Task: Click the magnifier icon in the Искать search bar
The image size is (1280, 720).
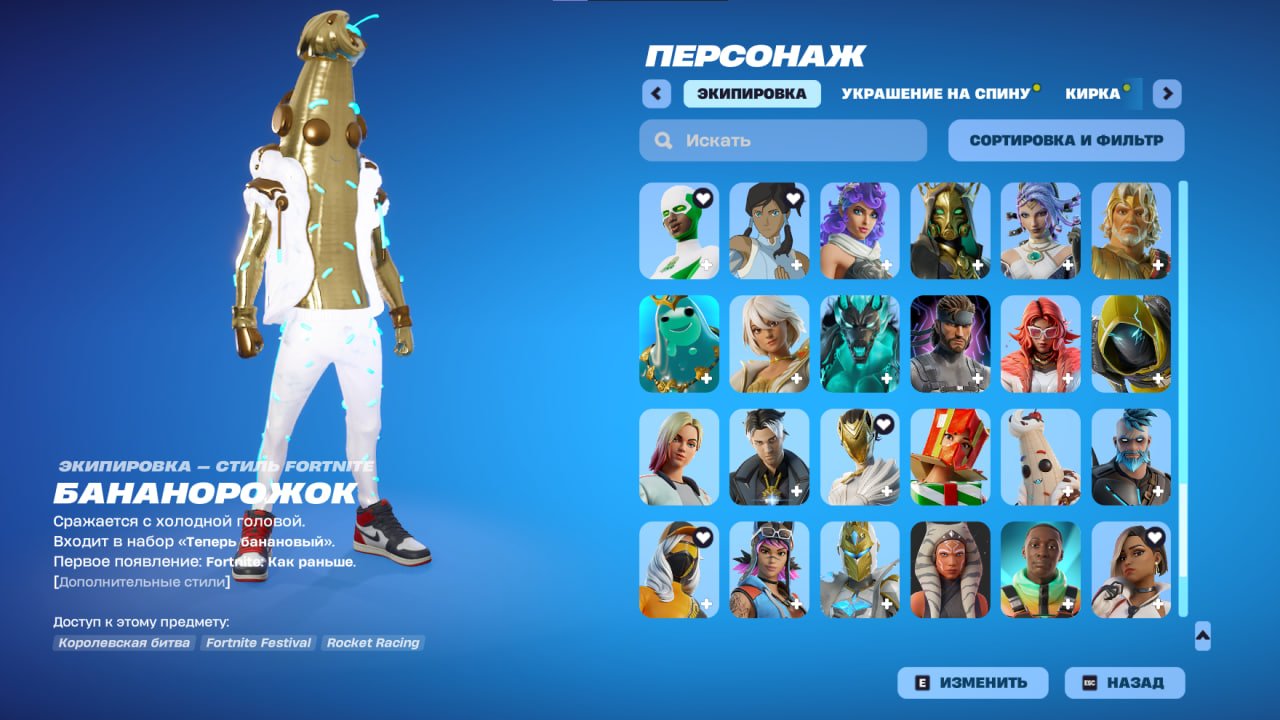Action: click(x=662, y=140)
